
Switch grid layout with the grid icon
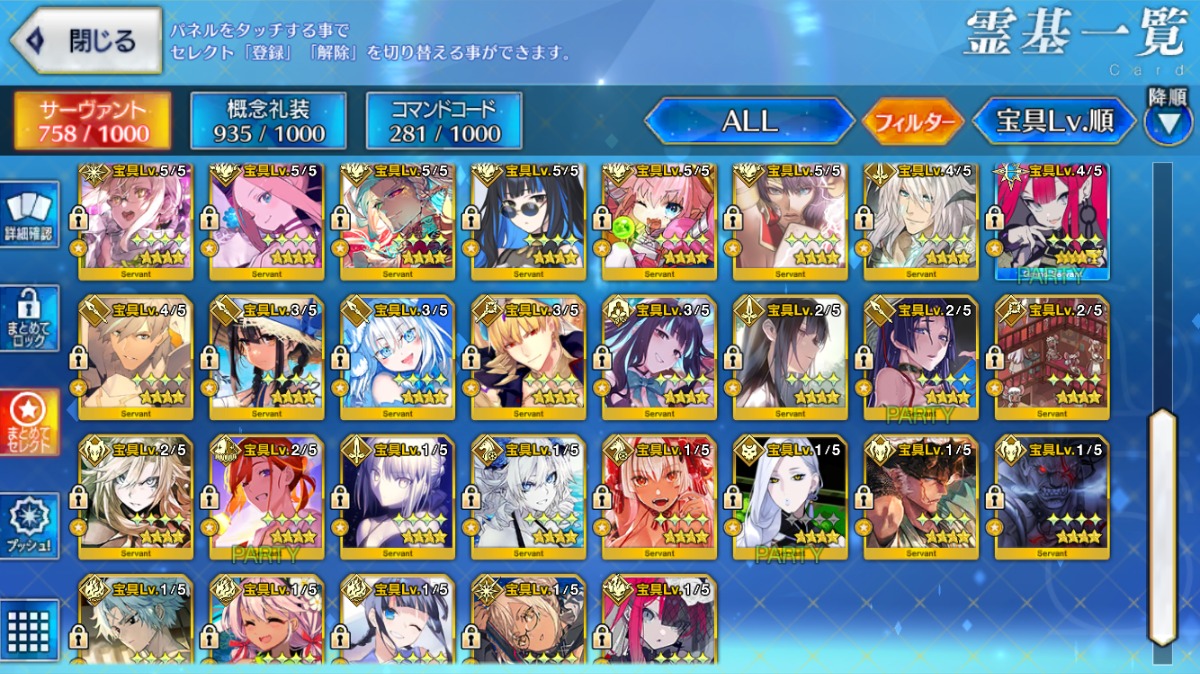(29, 627)
